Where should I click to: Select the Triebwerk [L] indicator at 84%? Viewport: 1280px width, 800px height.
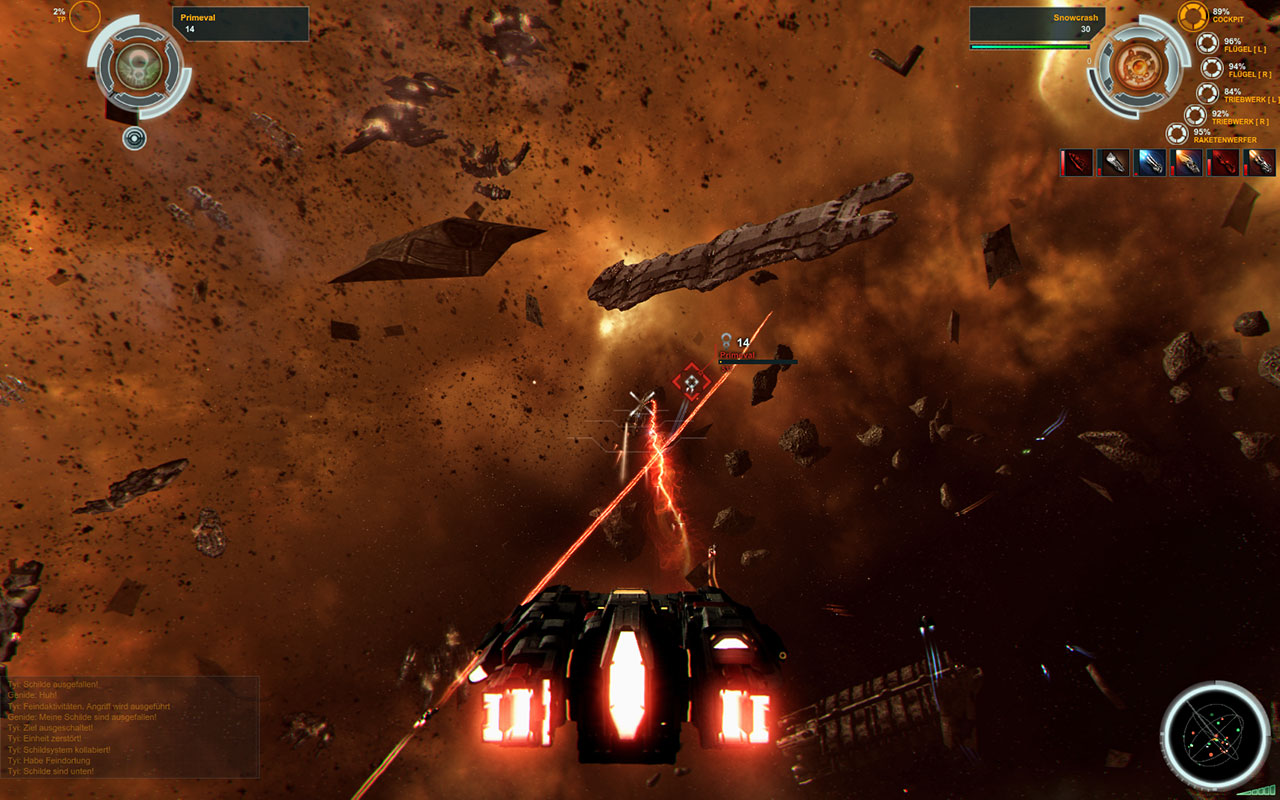1208,94
